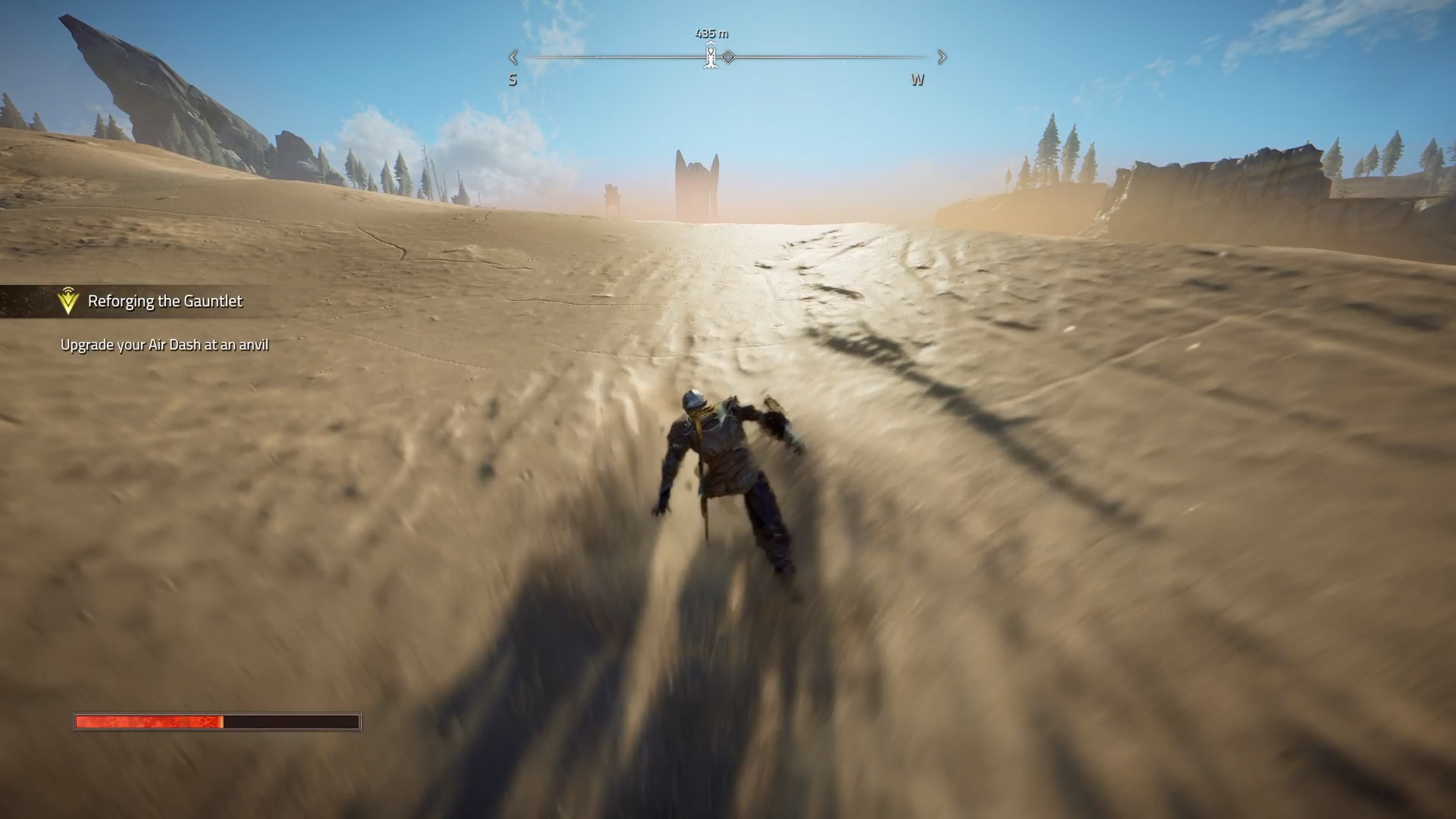Click the yellow quest icon beside Reforging
The height and width of the screenshot is (819, 1456).
[68, 301]
